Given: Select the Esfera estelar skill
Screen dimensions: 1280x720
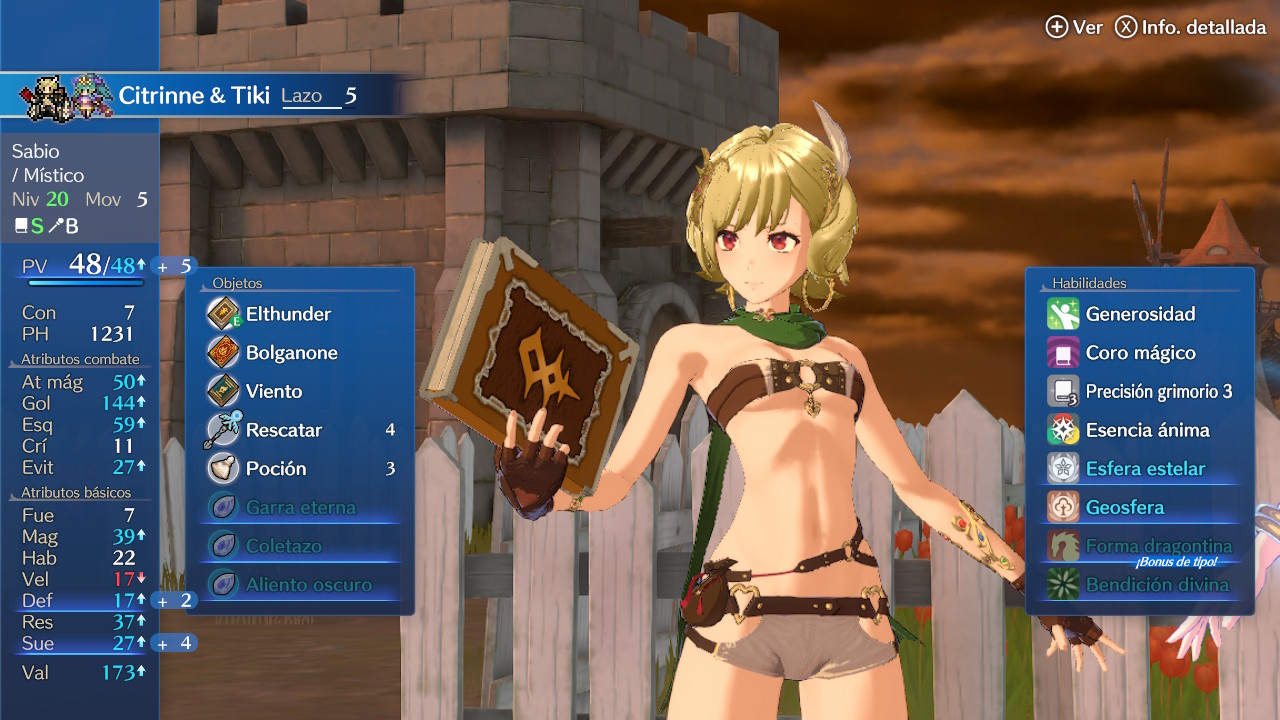Looking at the screenshot, I should (1145, 469).
